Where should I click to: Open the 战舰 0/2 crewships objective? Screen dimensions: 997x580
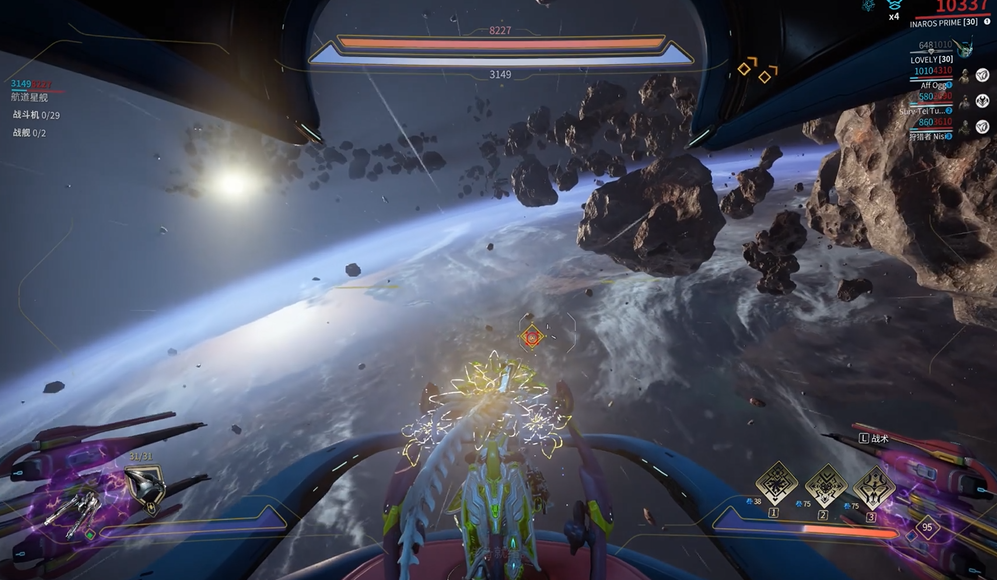pos(29,132)
